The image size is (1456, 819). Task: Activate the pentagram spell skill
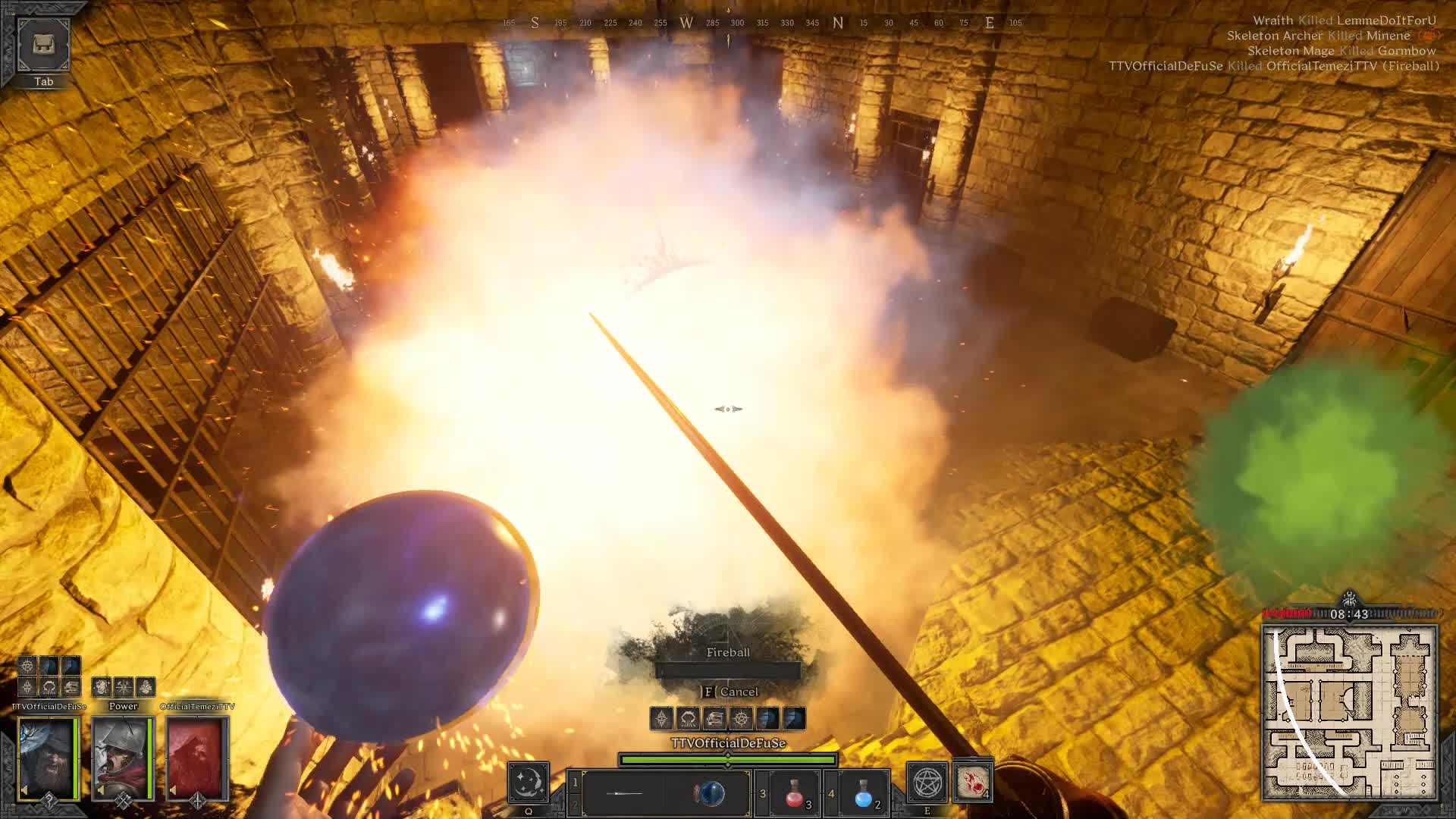(927, 783)
